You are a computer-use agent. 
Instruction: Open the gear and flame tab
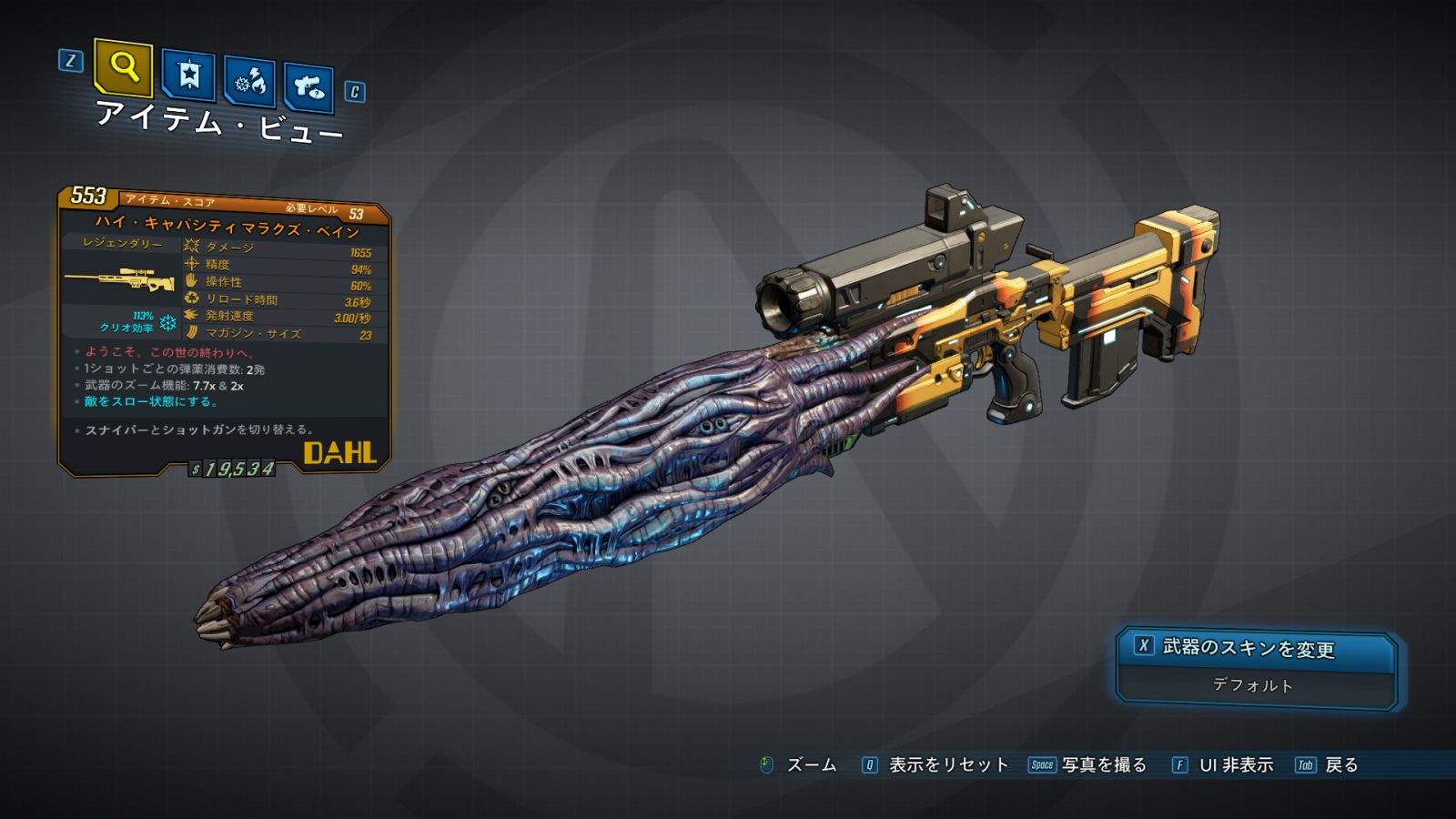(x=250, y=82)
